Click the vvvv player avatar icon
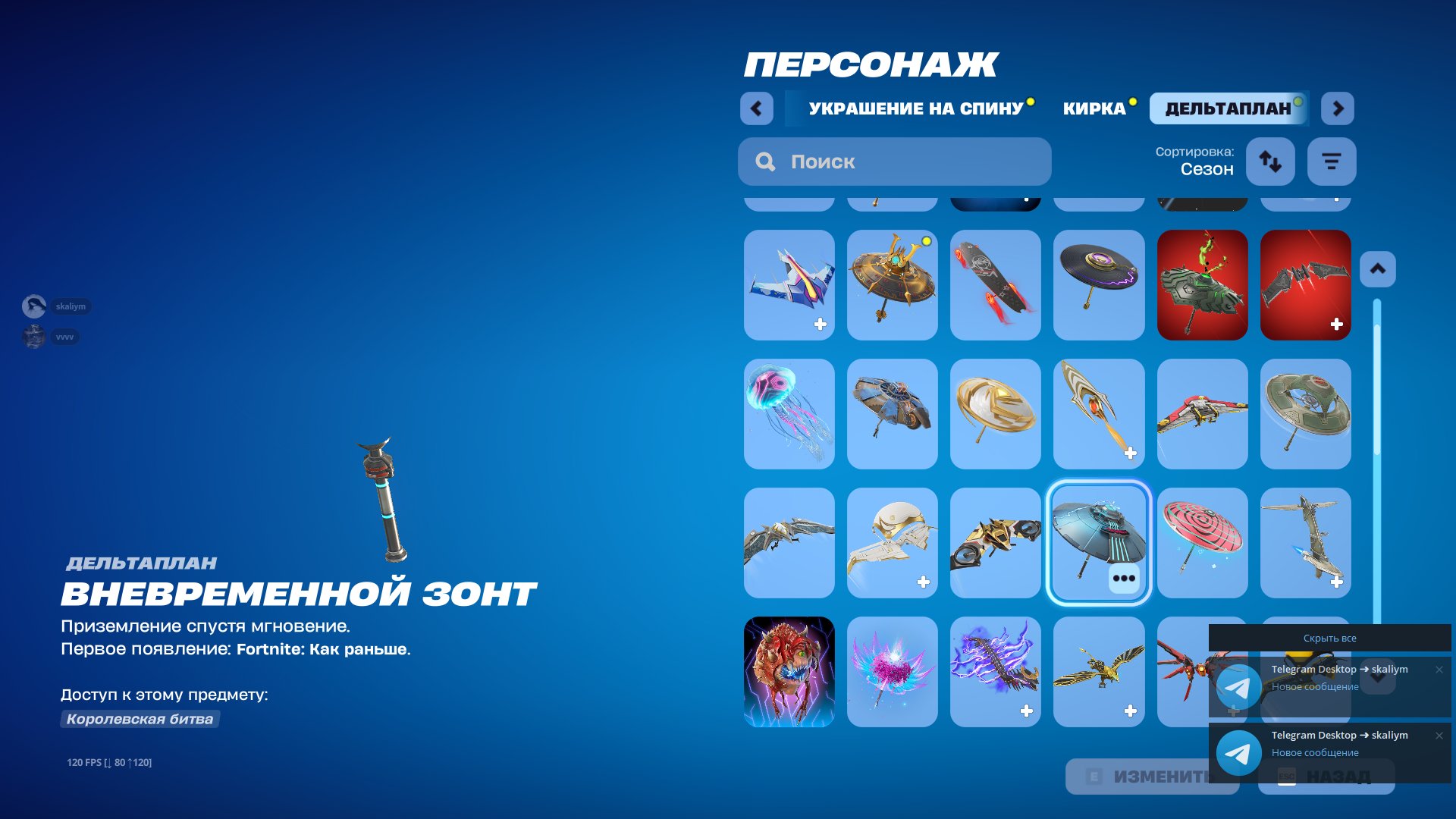Viewport: 1456px width, 819px height. 33,337
